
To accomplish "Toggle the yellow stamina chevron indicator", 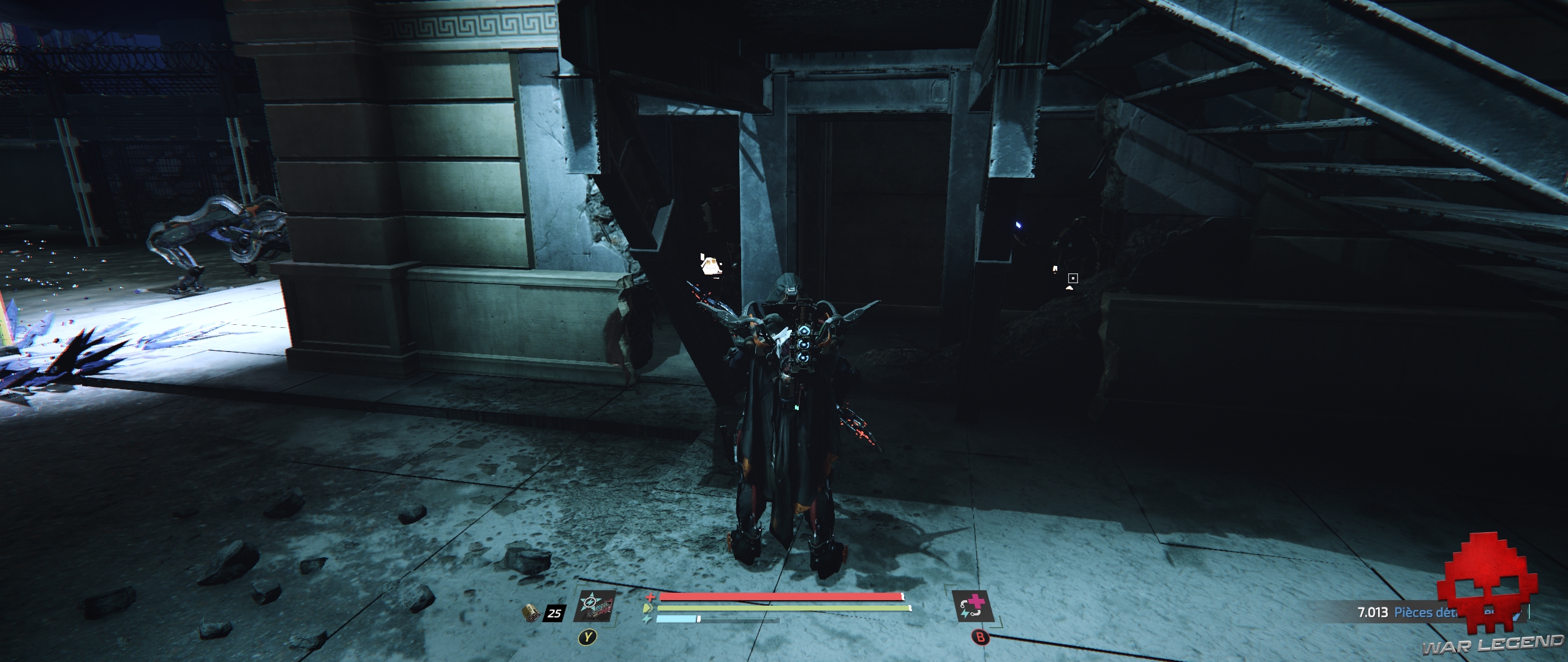I will (x=647, y=607).
